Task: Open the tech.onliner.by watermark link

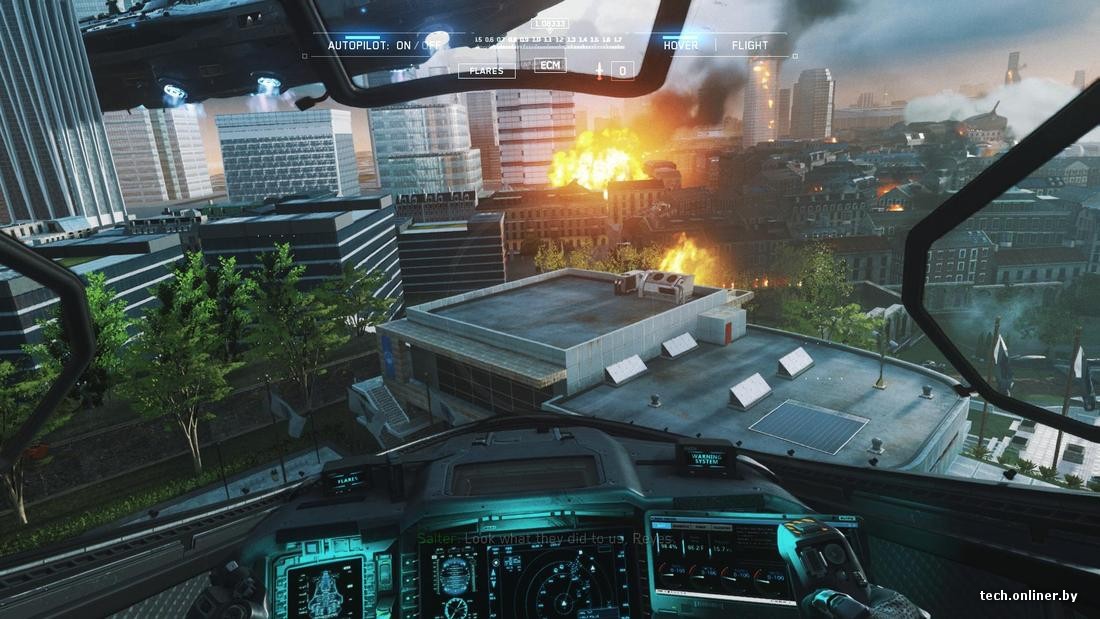Action: tap(1028, 596)
